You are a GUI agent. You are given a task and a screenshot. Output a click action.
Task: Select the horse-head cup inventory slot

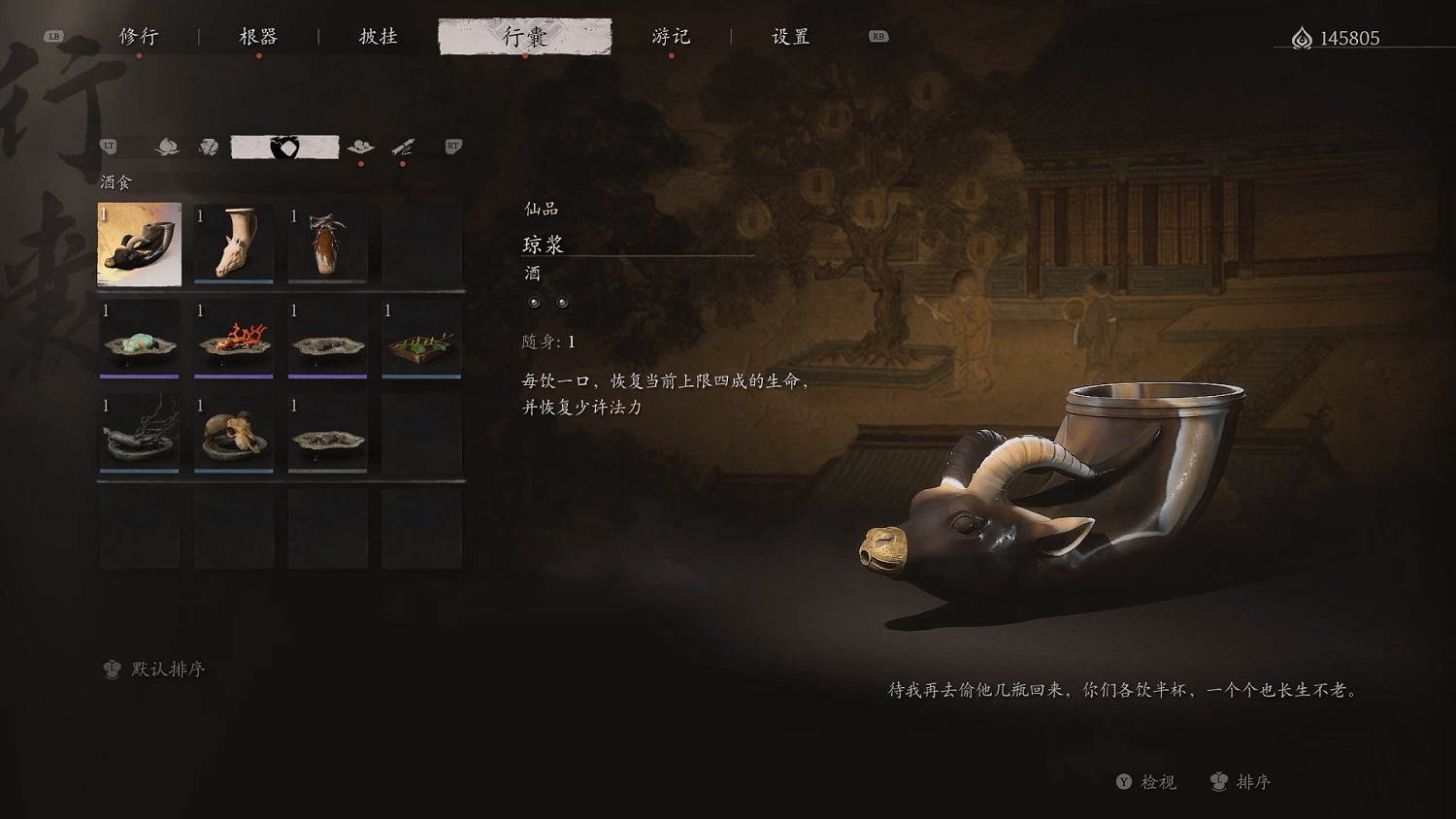point(233,241)
